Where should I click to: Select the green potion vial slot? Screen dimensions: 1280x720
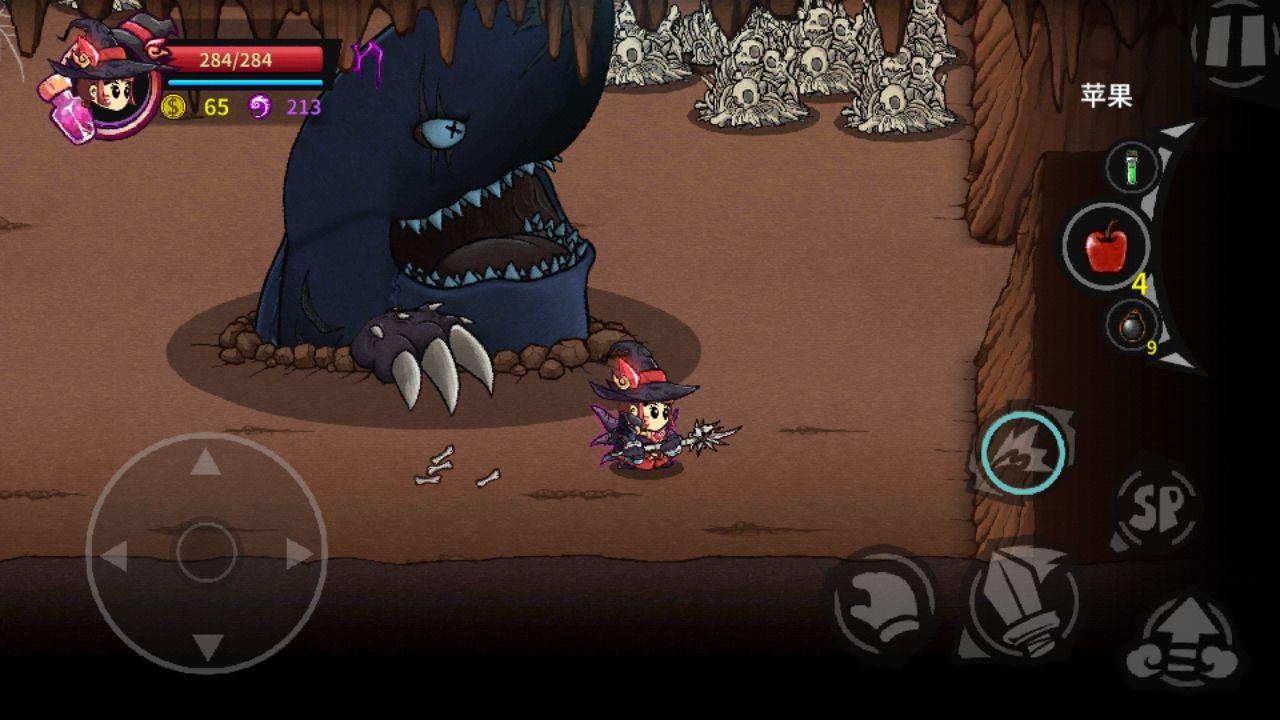pyautogui.click(x=1131, y=167)
